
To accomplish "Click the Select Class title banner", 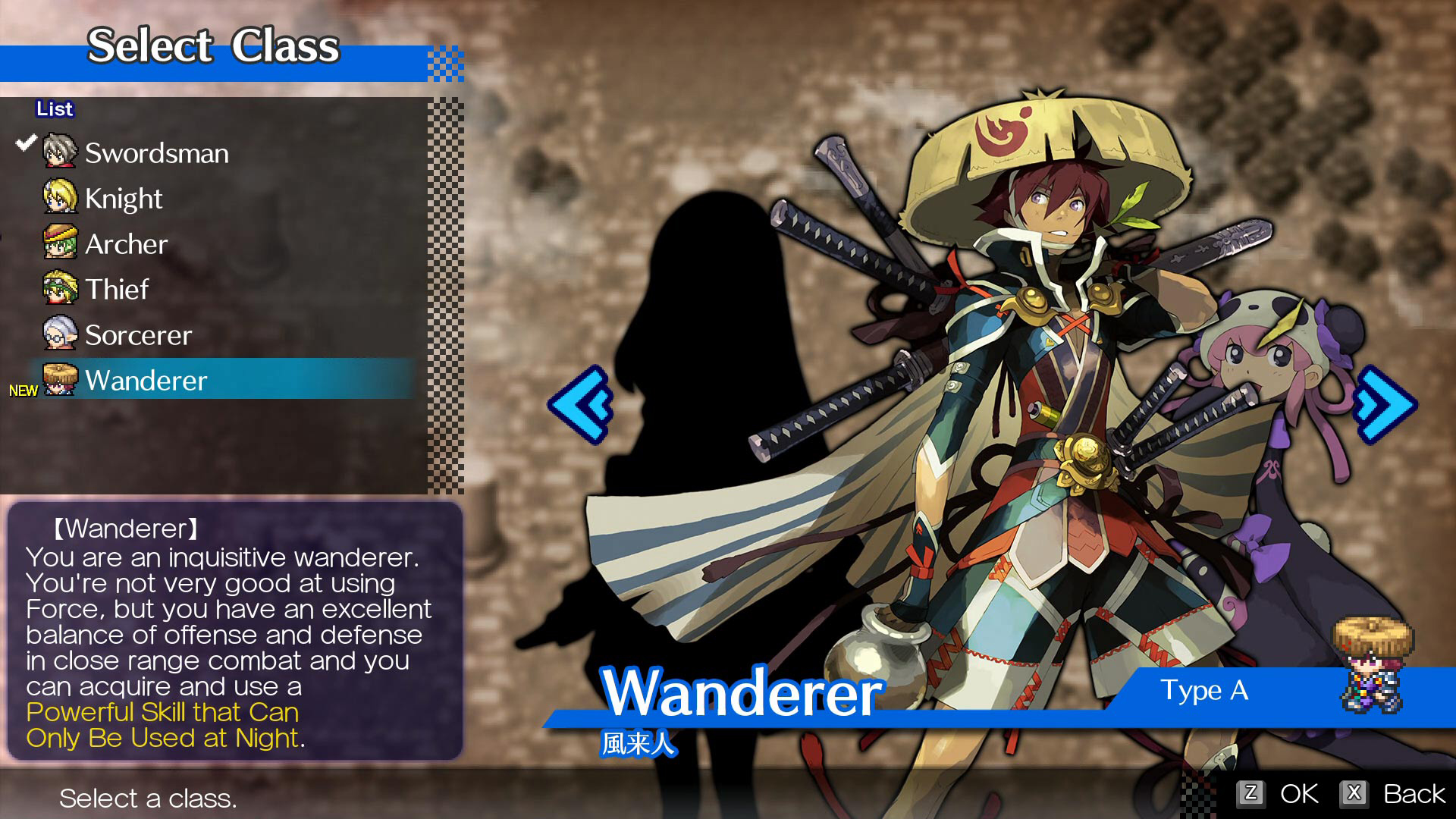I will tap(215, 45).
